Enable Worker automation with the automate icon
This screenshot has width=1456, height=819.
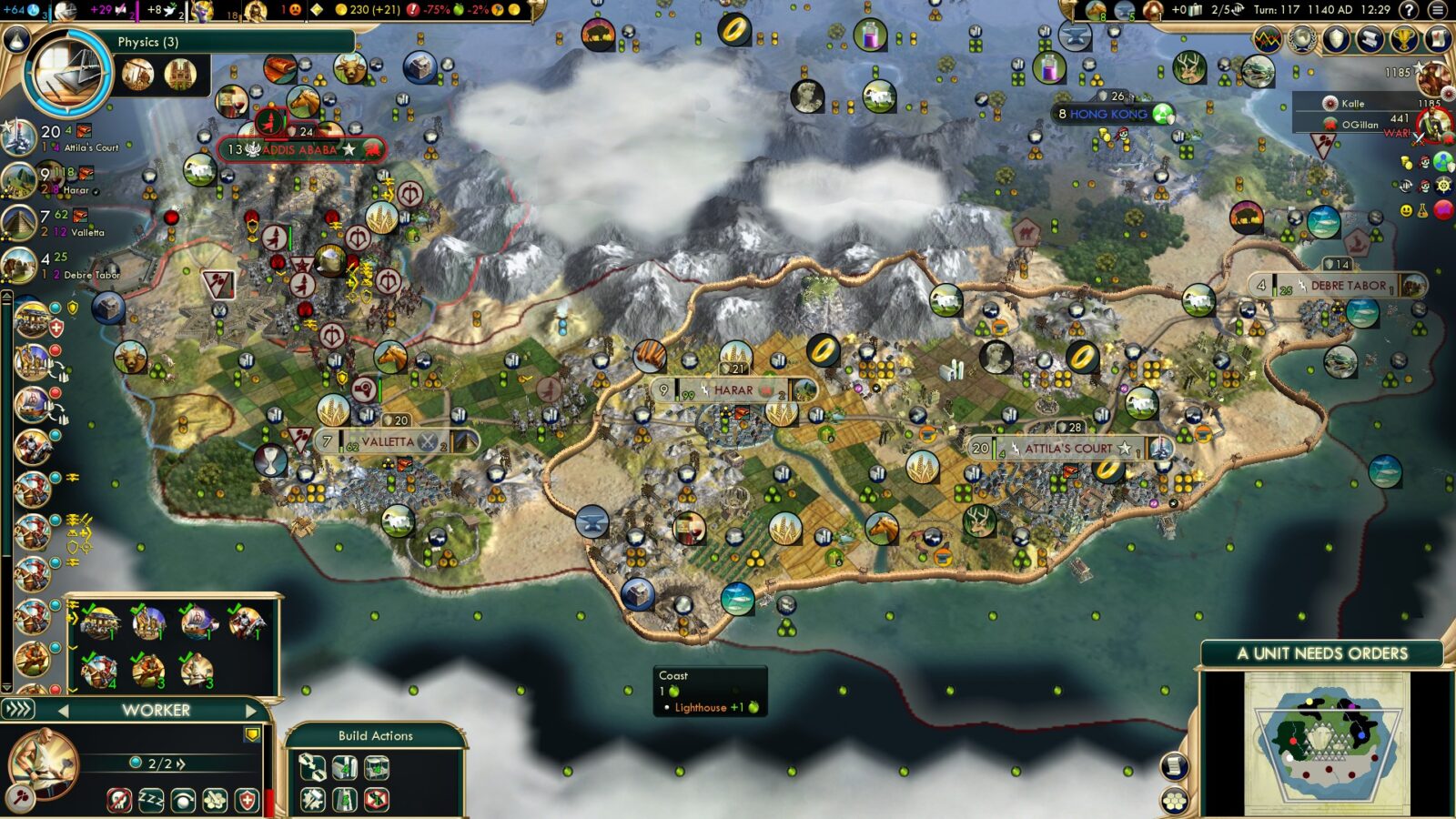(182, 799)
